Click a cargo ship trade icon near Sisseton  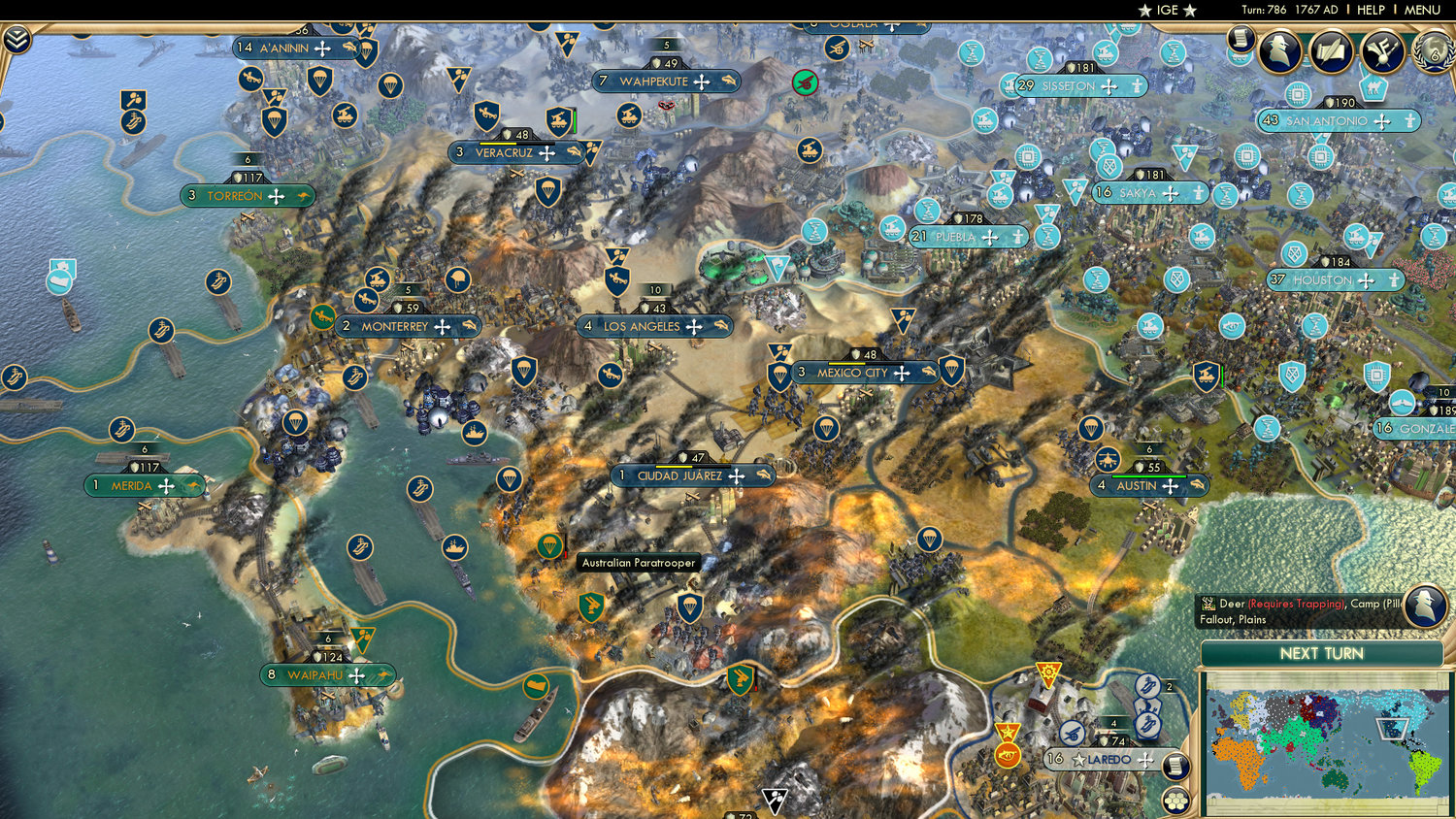click(1042, 58)
